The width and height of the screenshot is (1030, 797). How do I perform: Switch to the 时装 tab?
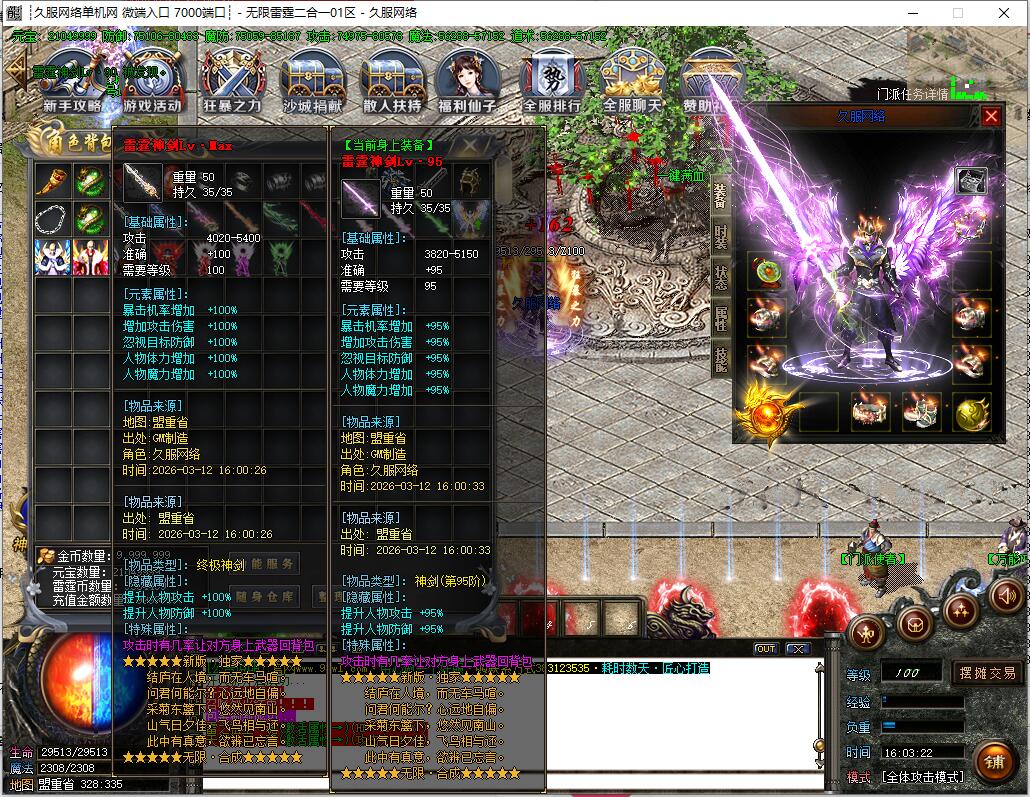tap(721, 236)
